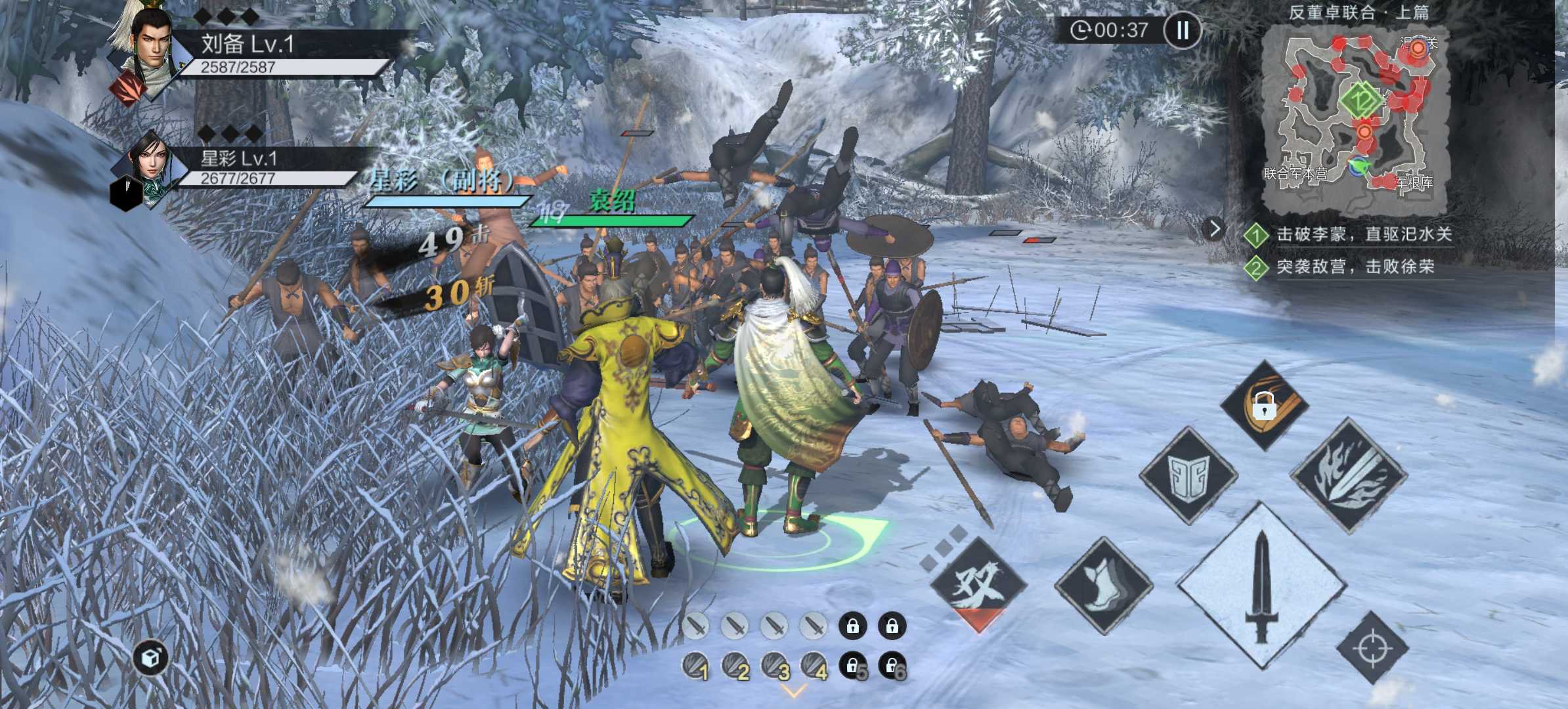This screenshot has height=709, width=1568.
Task: Tap the locked skill with padlock
Action: 1265,404
